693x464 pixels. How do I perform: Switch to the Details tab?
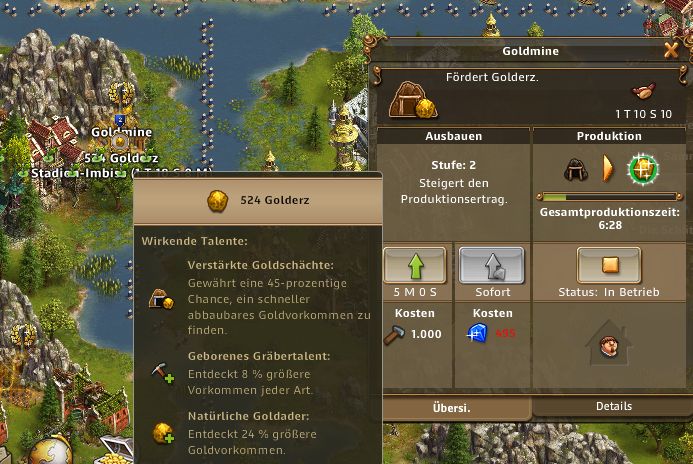click(612, 406)
